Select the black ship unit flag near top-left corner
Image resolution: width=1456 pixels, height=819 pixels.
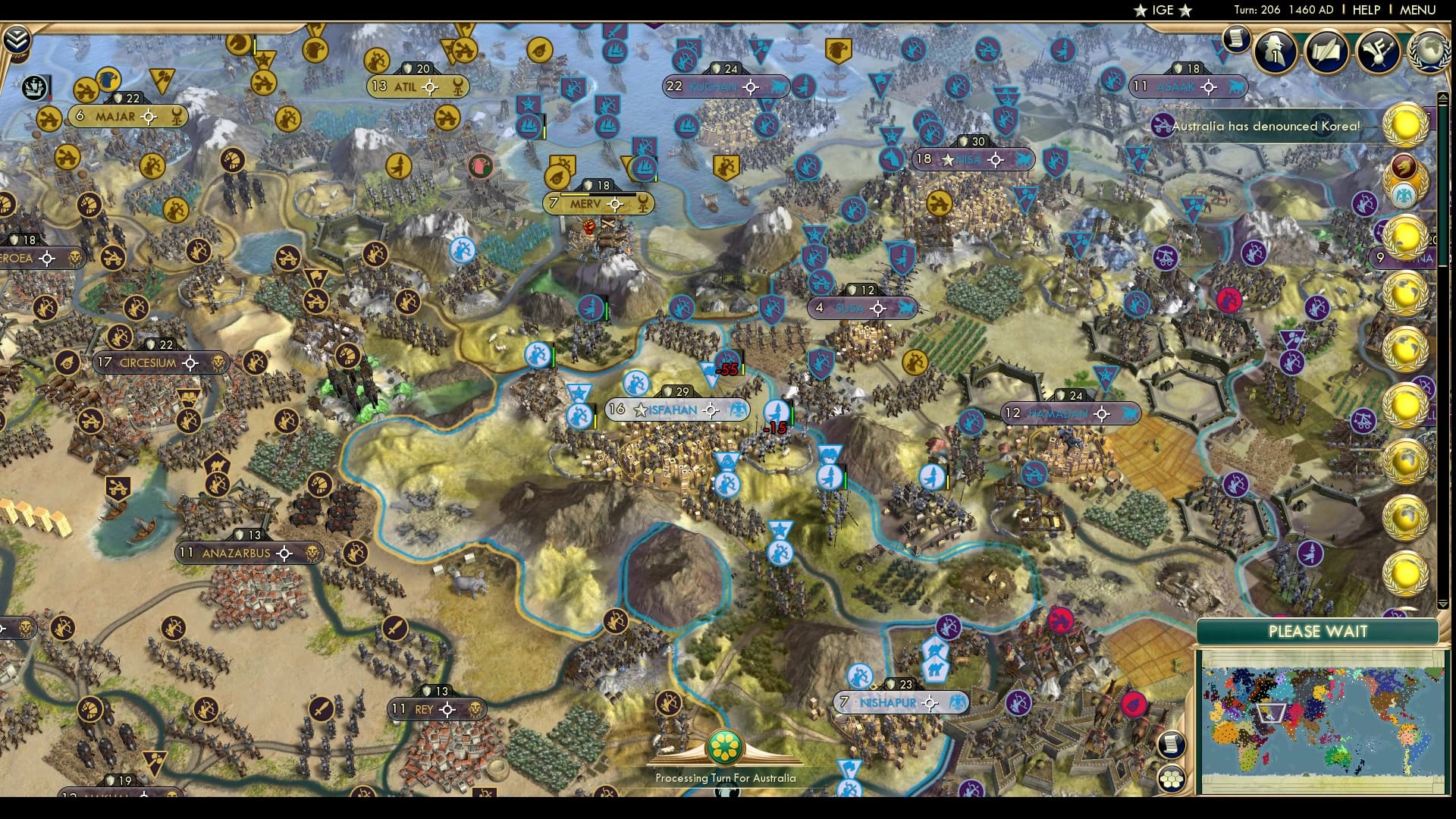click(33, 88)
